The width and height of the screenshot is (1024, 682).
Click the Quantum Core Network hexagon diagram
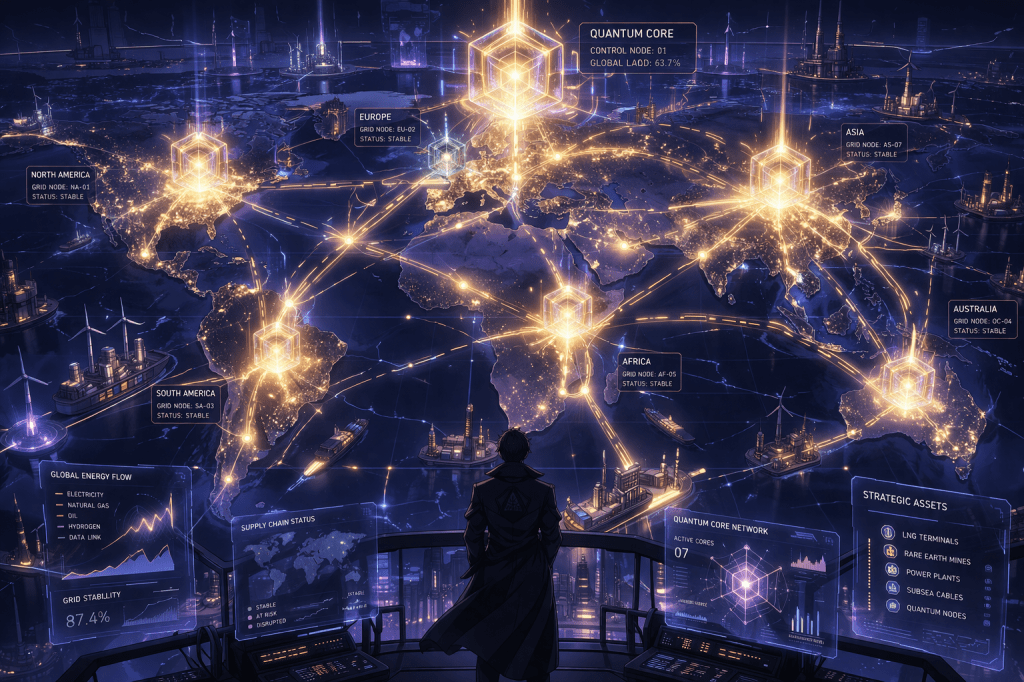coord(746,580)
